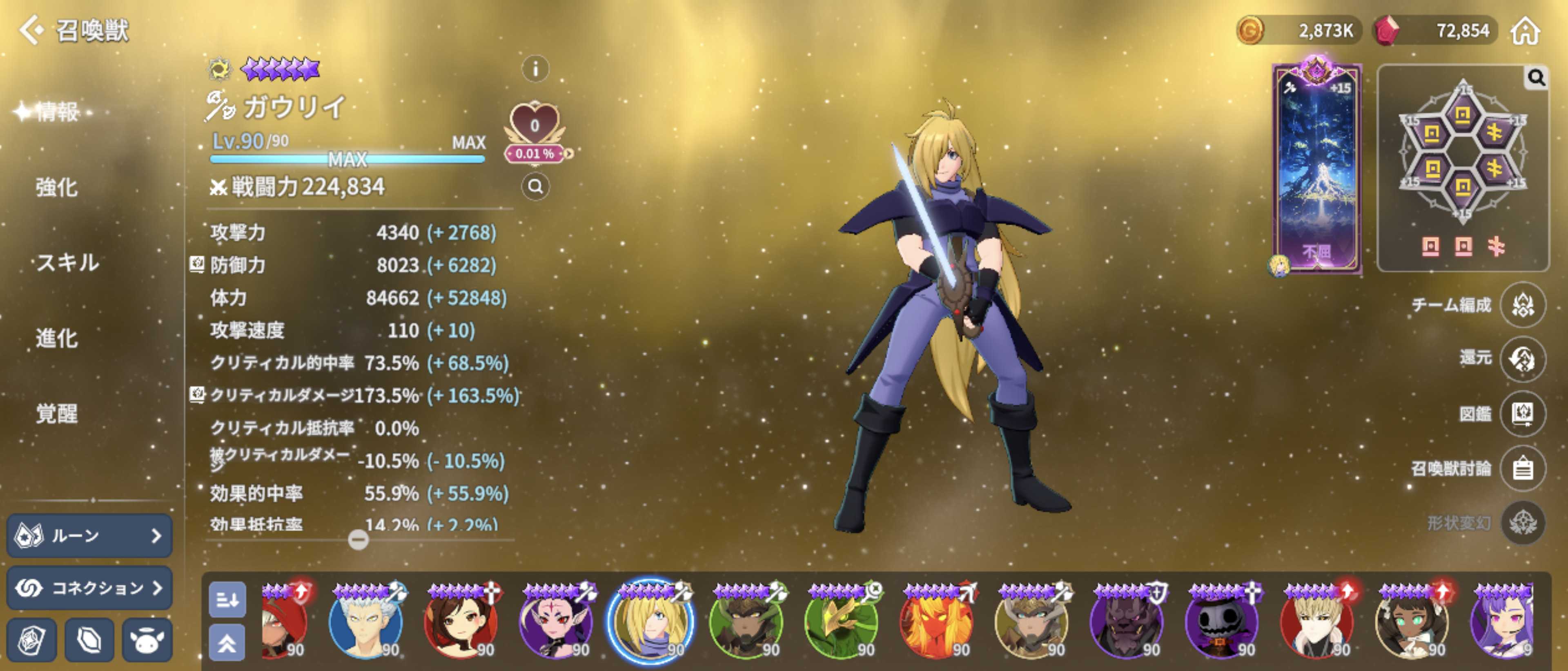Show the 覚醒 tab
Viewport: 1568px width, 671px height.
pos(57,414)
